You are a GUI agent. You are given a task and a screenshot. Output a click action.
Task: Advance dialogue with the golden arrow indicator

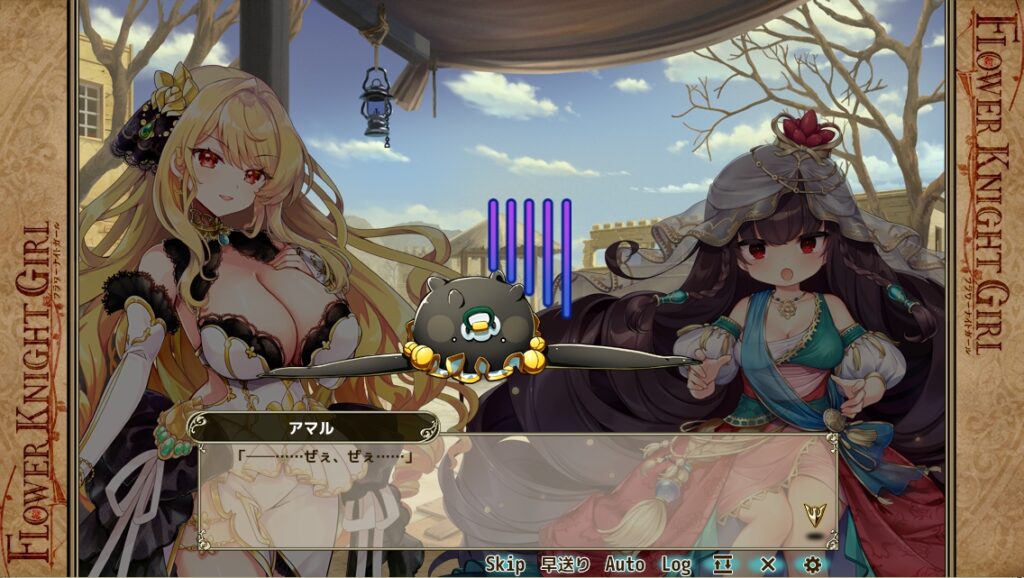coord(815,515)
